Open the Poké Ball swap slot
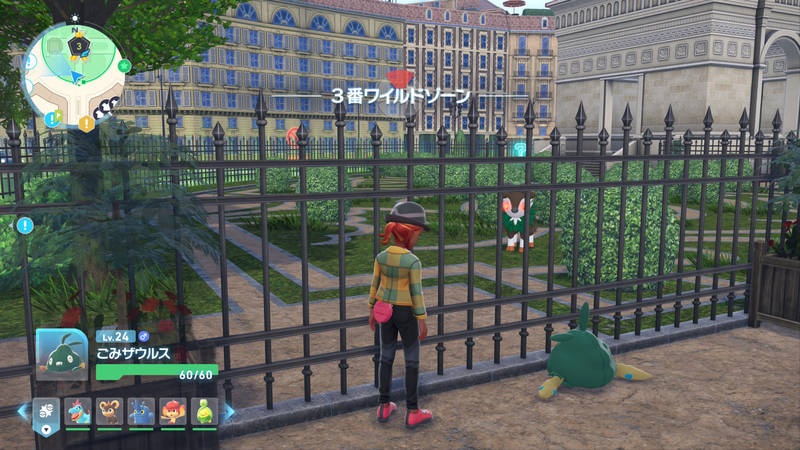Image resolution: width=800 pixels, height=450 pixels. point(45,412)
